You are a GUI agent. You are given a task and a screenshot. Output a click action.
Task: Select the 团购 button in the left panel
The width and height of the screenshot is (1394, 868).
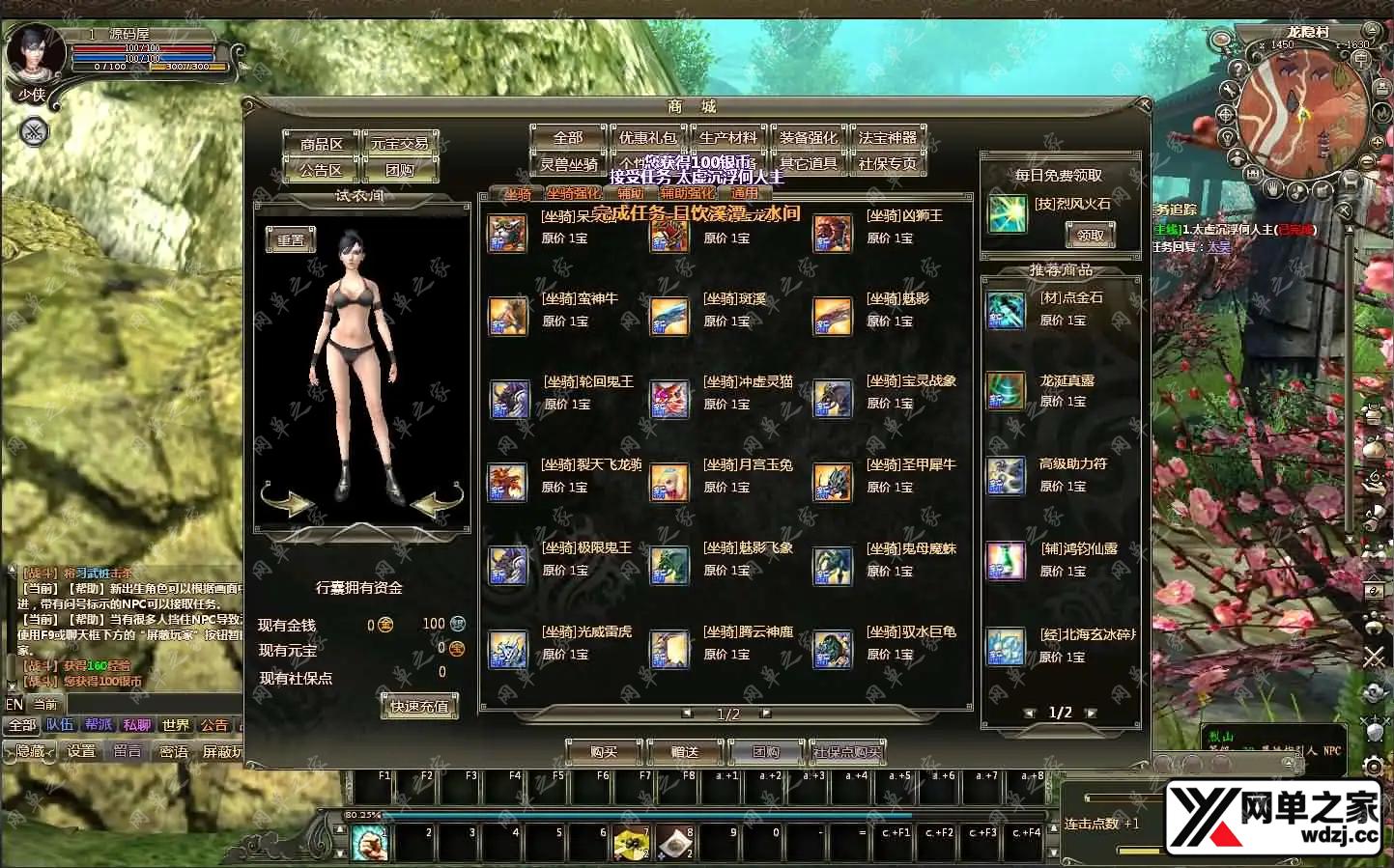pyautogui.click(x=400, y=171)
